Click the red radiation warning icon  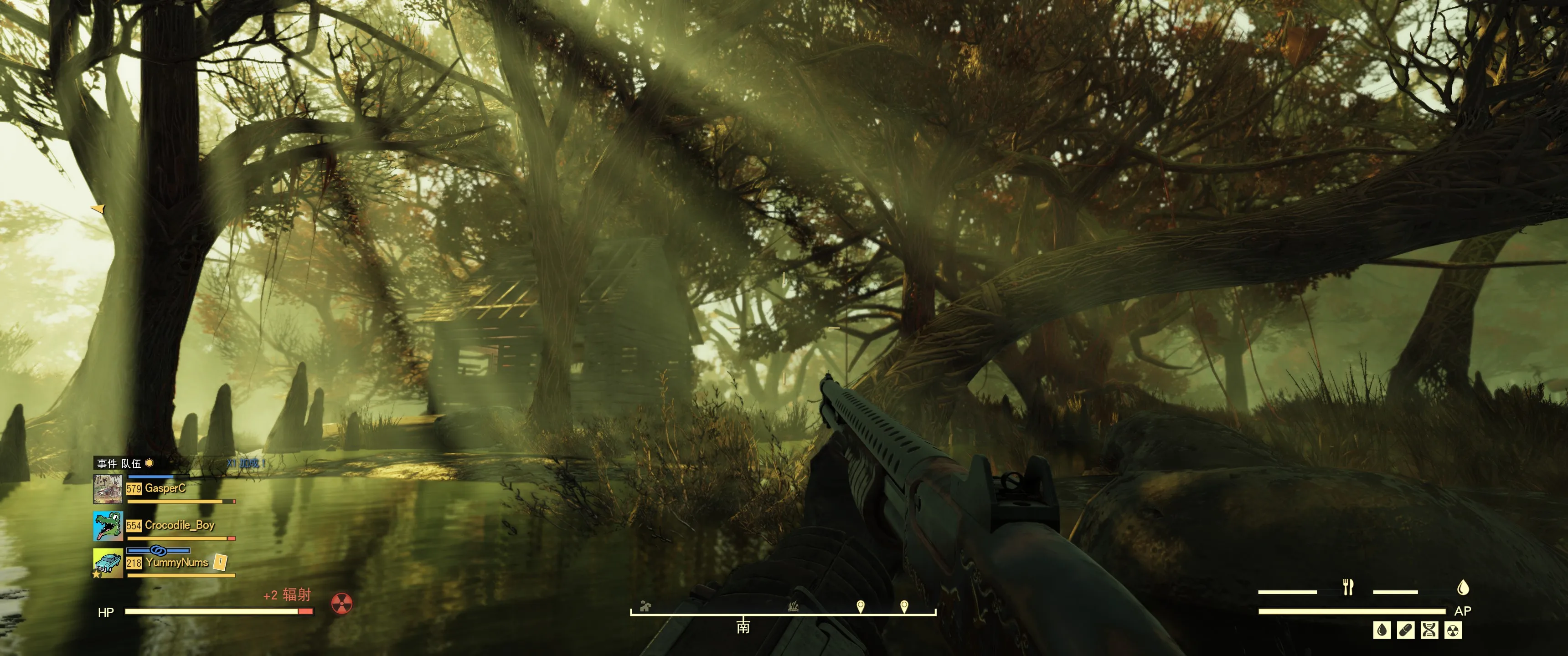pyautogui.click(x=341, y=603)
